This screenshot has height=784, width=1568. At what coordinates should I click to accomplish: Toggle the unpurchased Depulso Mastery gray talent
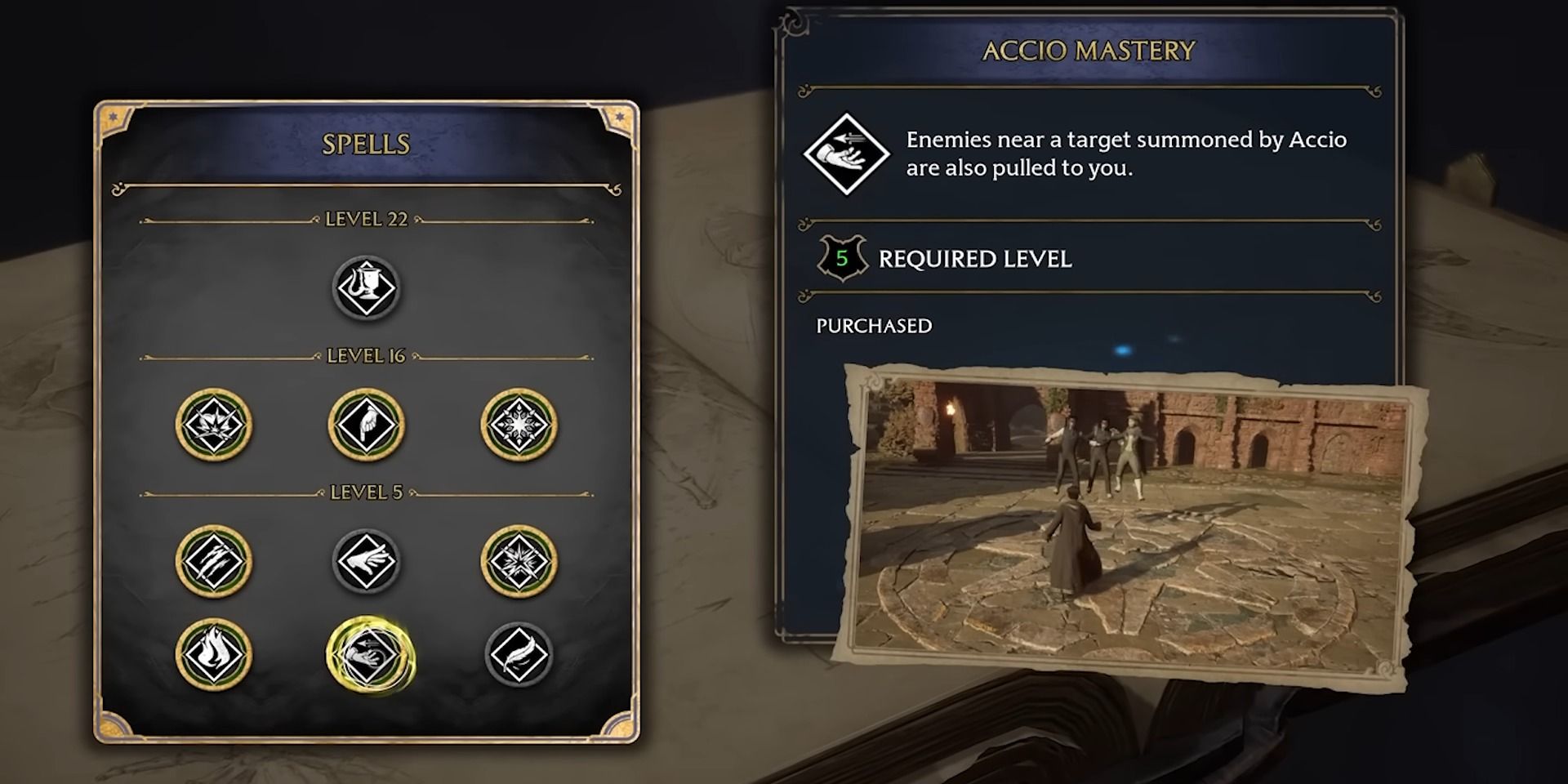(x=366, y=562)
